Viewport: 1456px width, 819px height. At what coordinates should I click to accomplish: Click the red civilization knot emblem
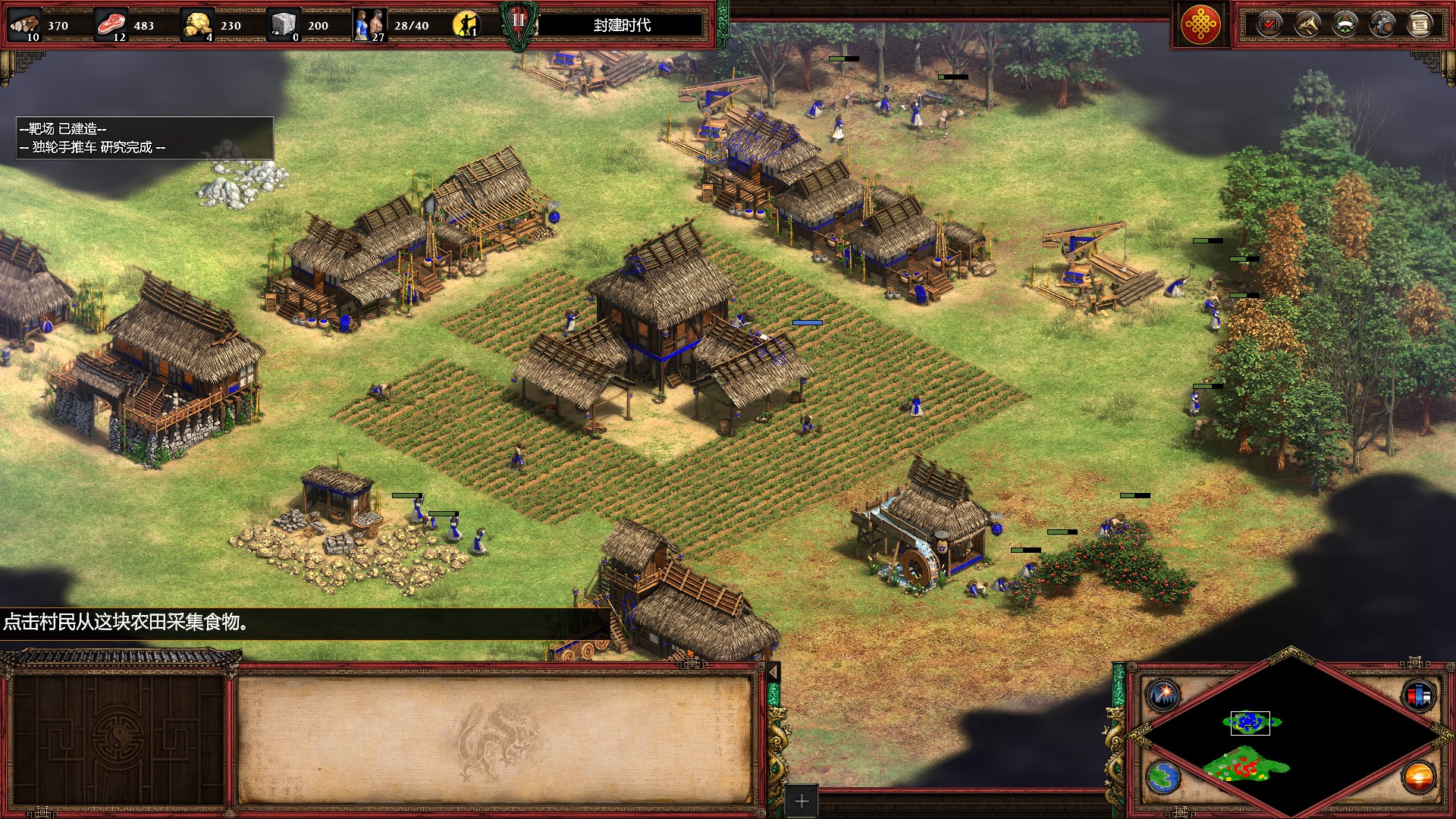(x=1200, y=25)
